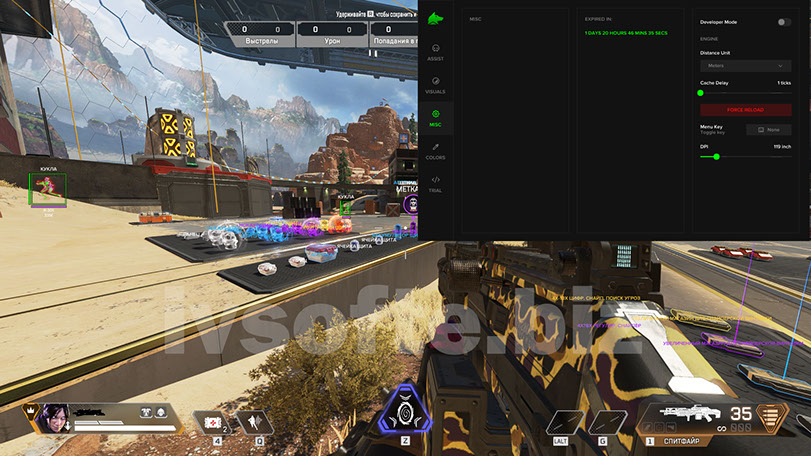This screenshot has width=811, height=456.
Task: Select the med kit healing item slot
Action: click(211, 422)
